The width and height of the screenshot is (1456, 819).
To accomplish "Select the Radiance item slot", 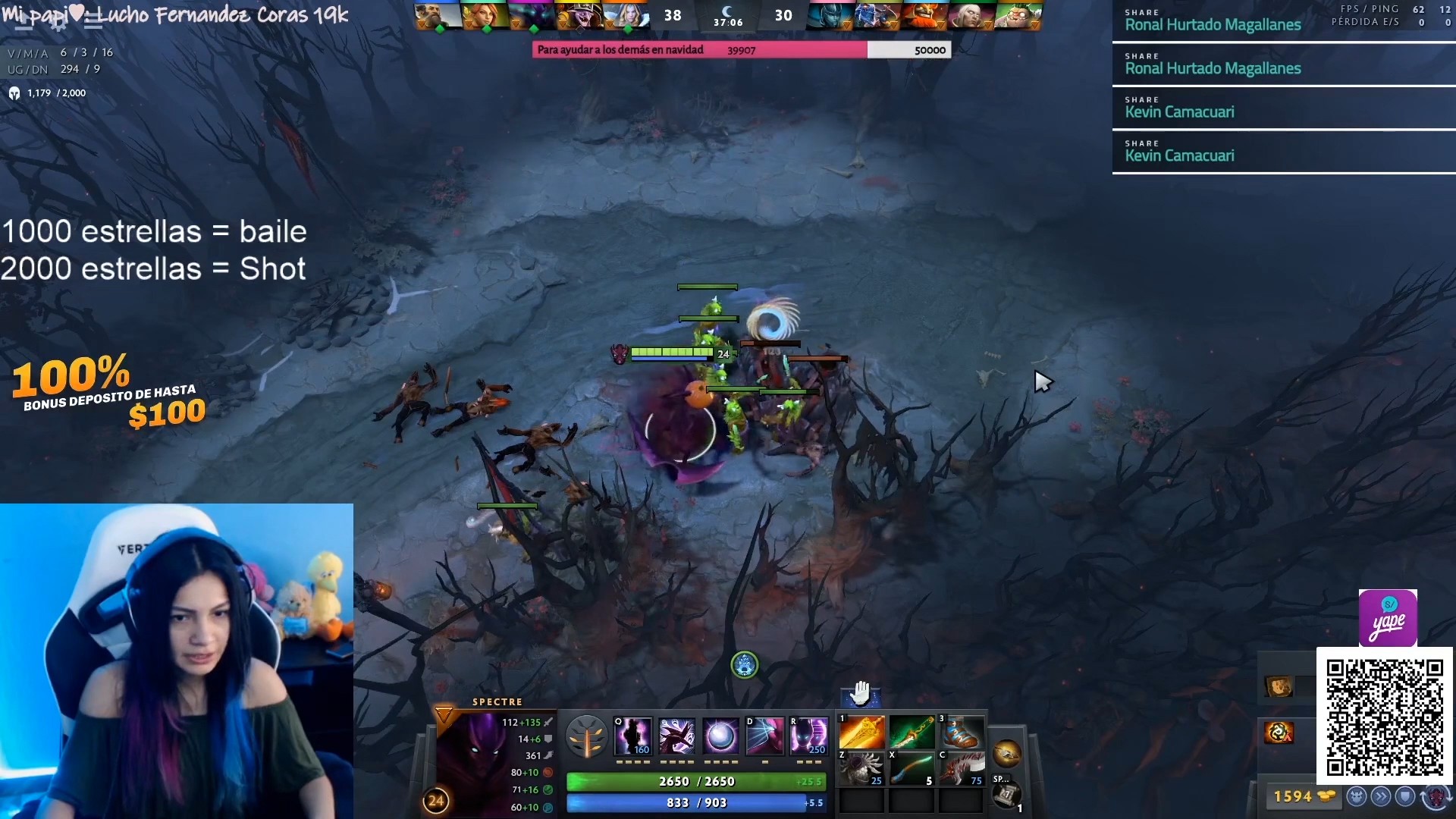I will [861, 733].
